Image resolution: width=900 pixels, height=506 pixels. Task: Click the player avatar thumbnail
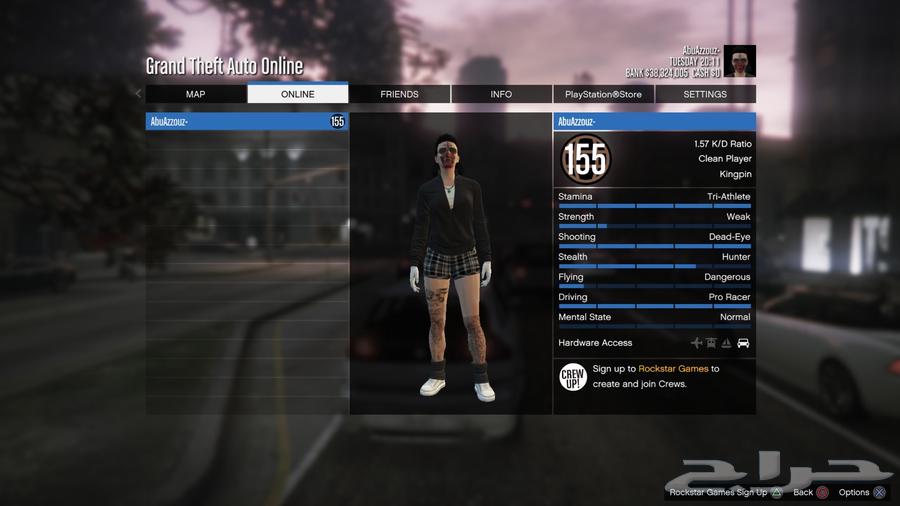[x=740, y=61]
